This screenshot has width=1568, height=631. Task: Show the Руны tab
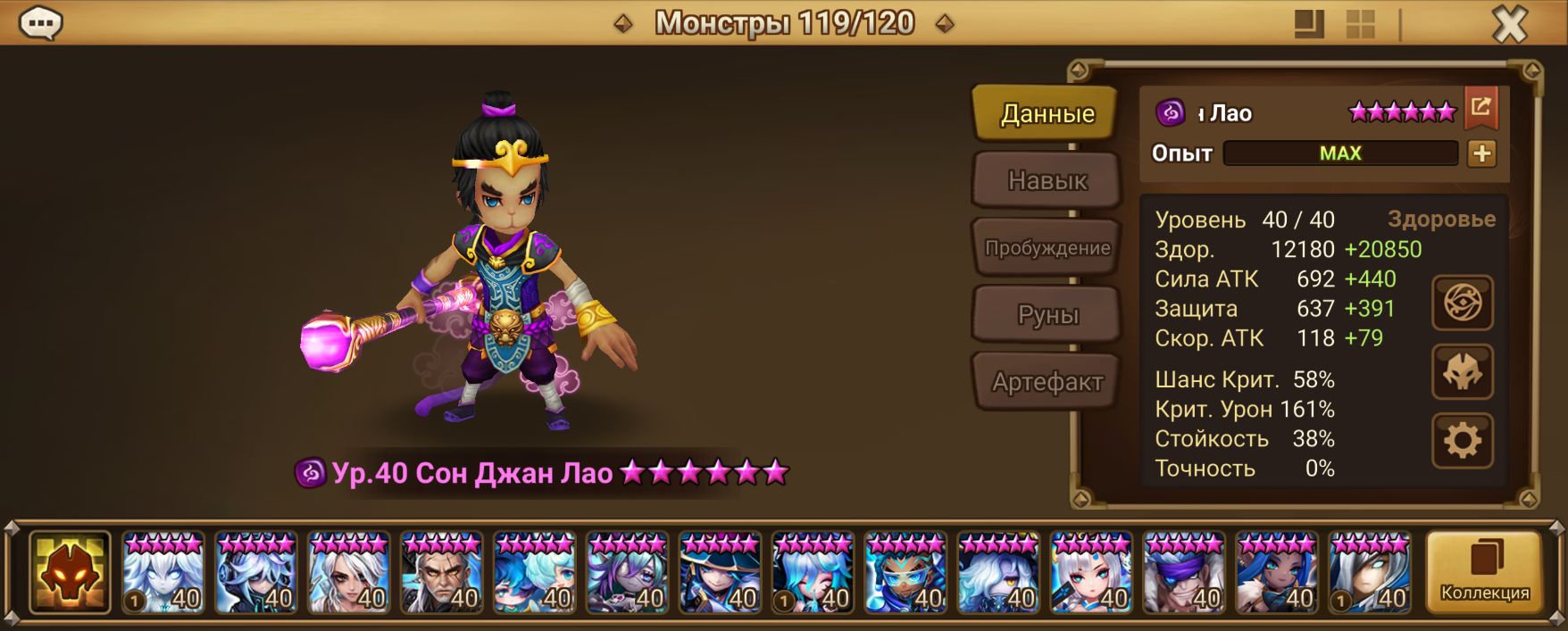tap(1047, 314)
